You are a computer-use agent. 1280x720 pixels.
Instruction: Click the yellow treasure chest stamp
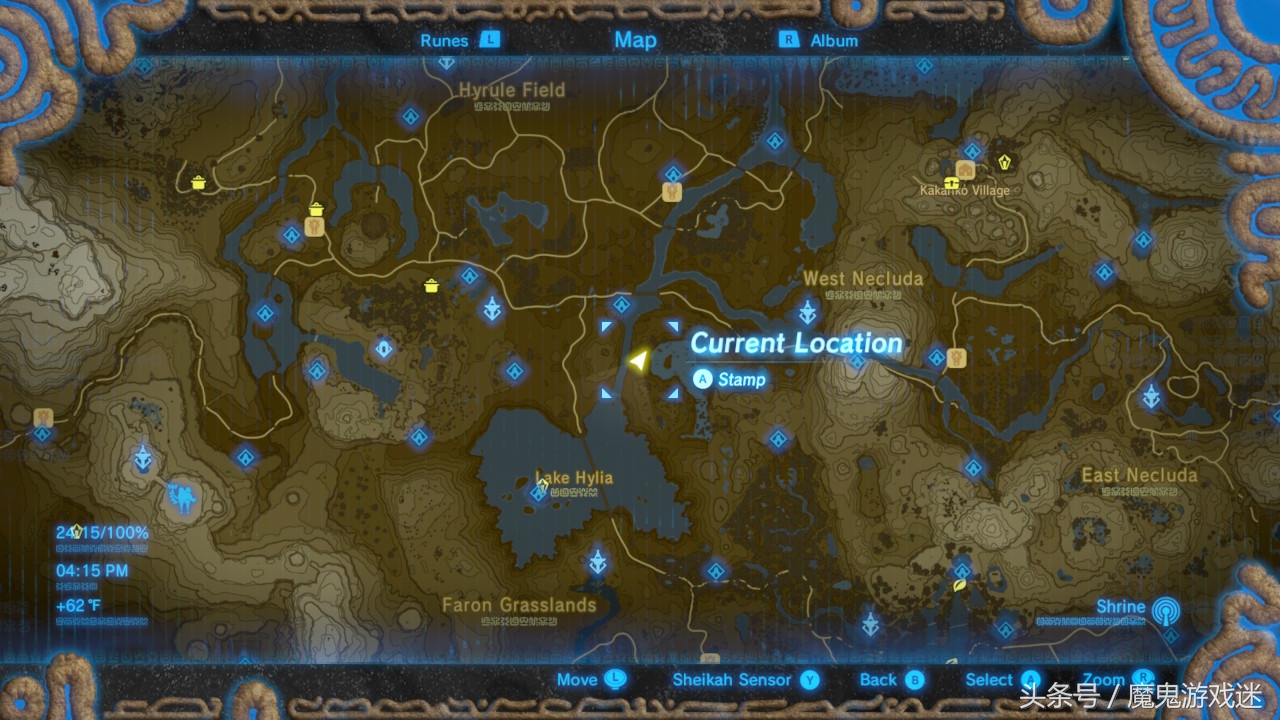(951, 182)
